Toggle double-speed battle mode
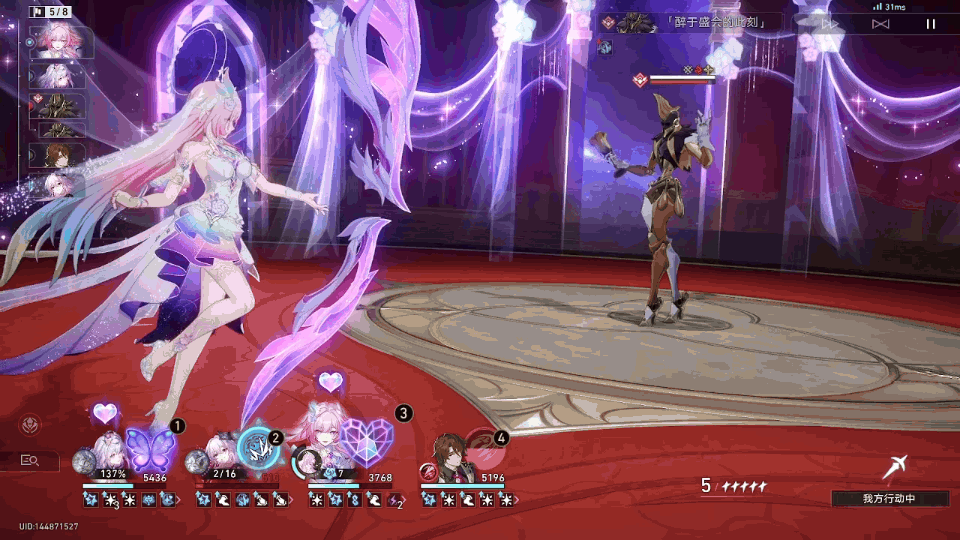This screenshot has width=960, height=540. click(x=830, y=24)
